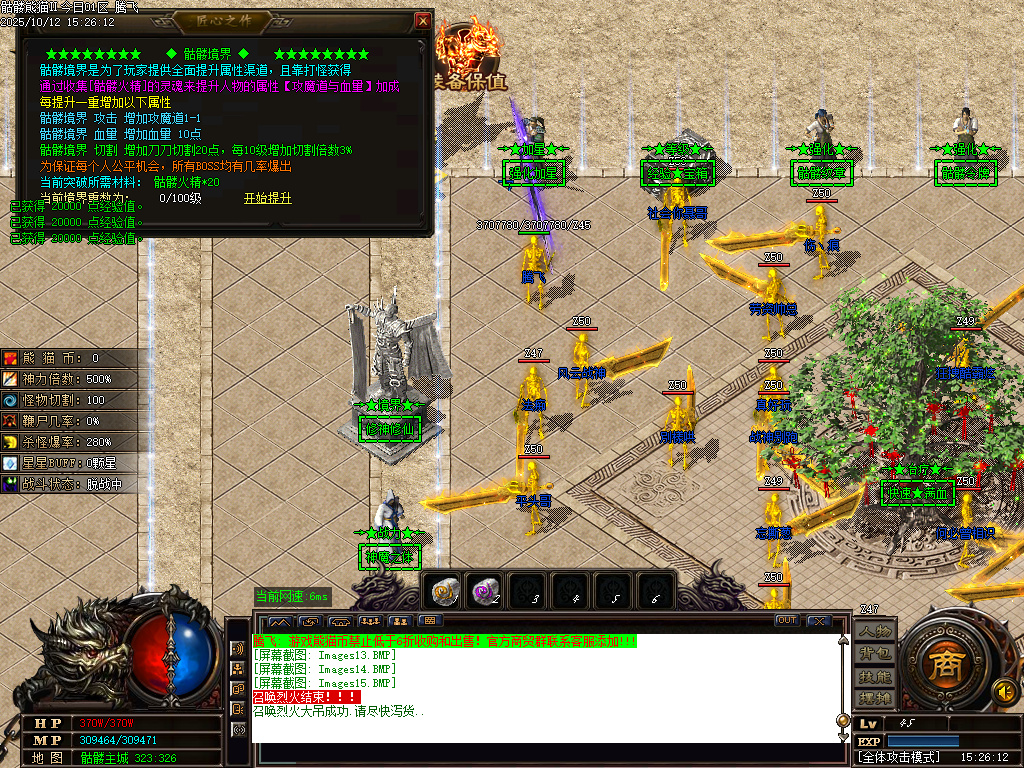The image size is (1024, 768).
Task: Click the 开始提升 link to start upgrading
Action: point(268,198)
